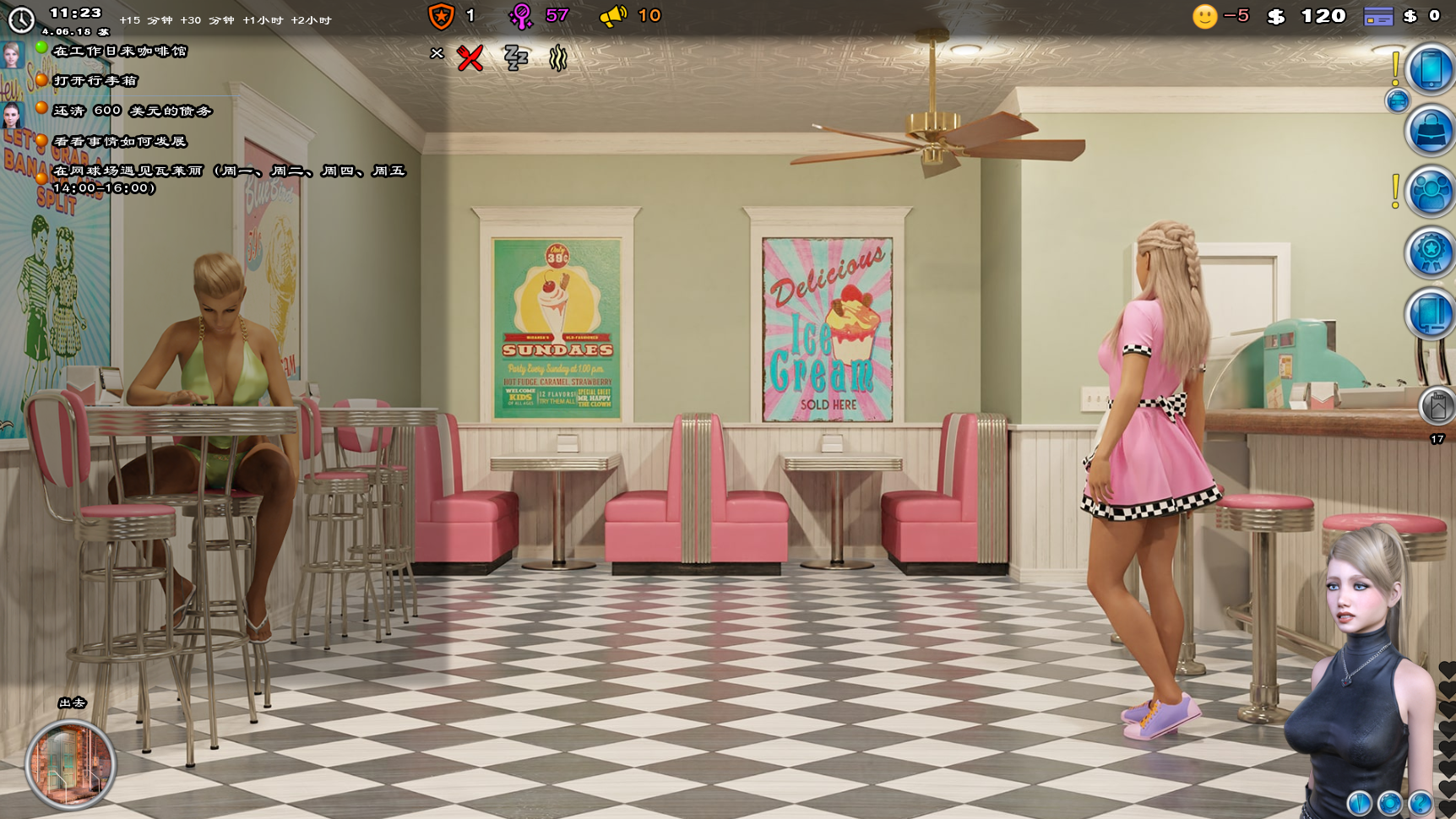Call a taxi with the small car icon
Screen dimensions: 1456x819
(x=1397, y=101)
